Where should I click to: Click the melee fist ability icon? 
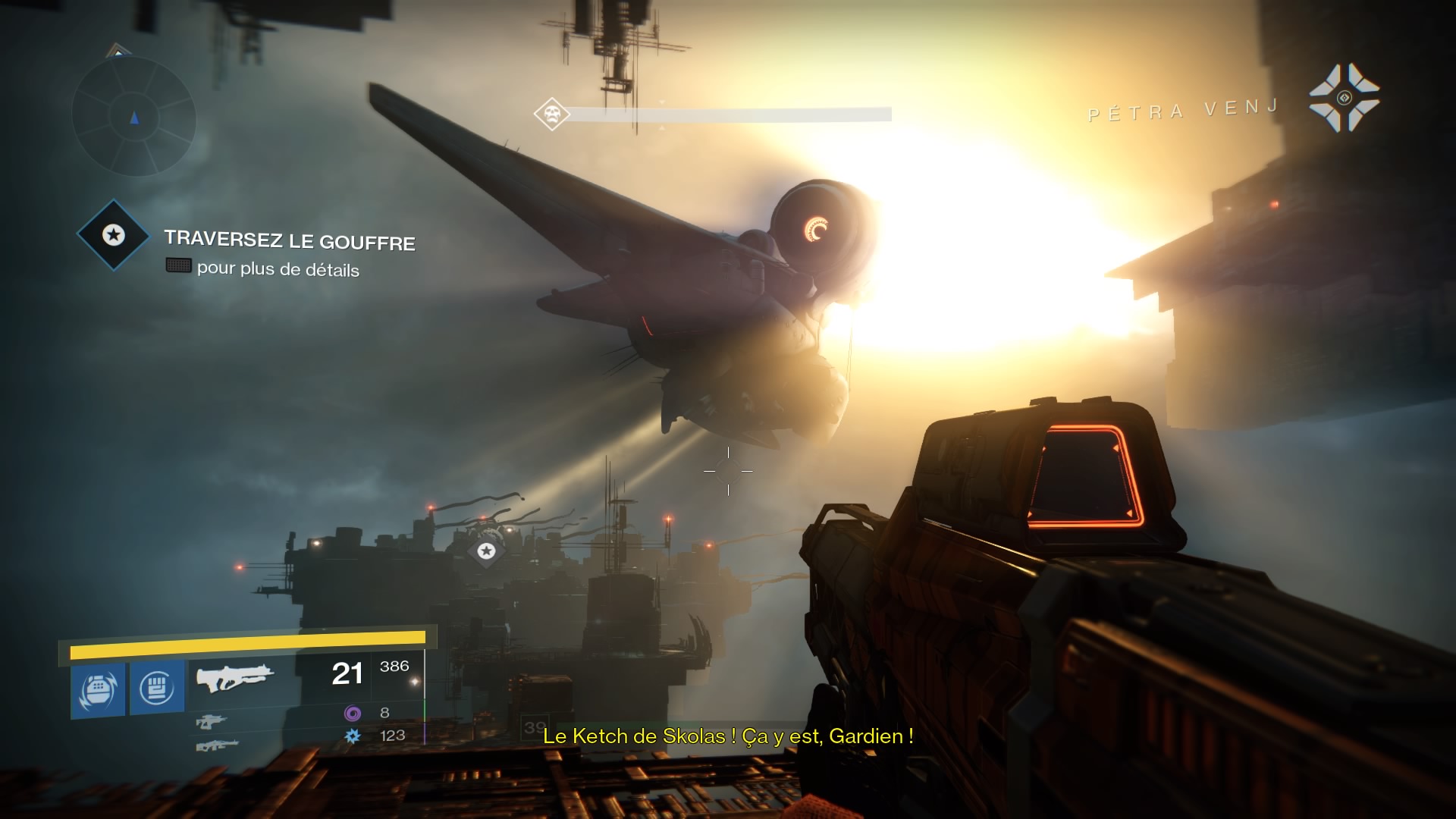pyautogui.click(x=157, y=688)
